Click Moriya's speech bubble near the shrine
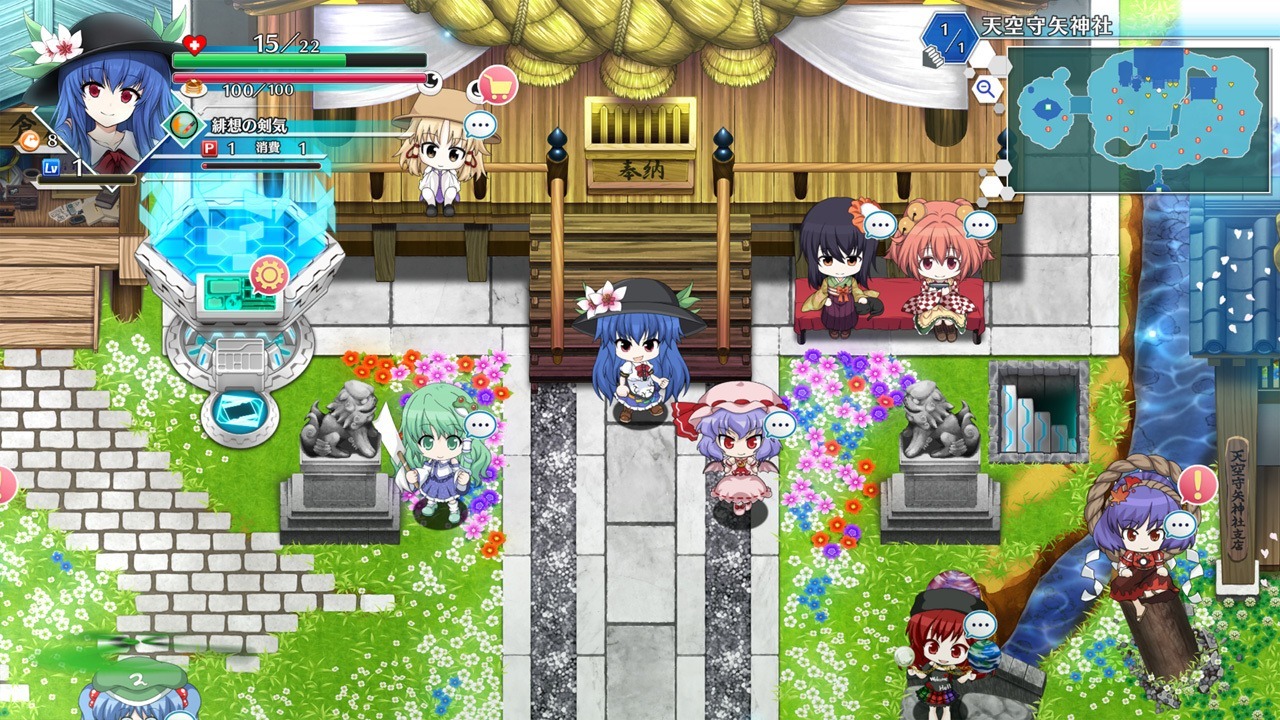The width and height of the screenshot is (1280, 720). (480, 123)
